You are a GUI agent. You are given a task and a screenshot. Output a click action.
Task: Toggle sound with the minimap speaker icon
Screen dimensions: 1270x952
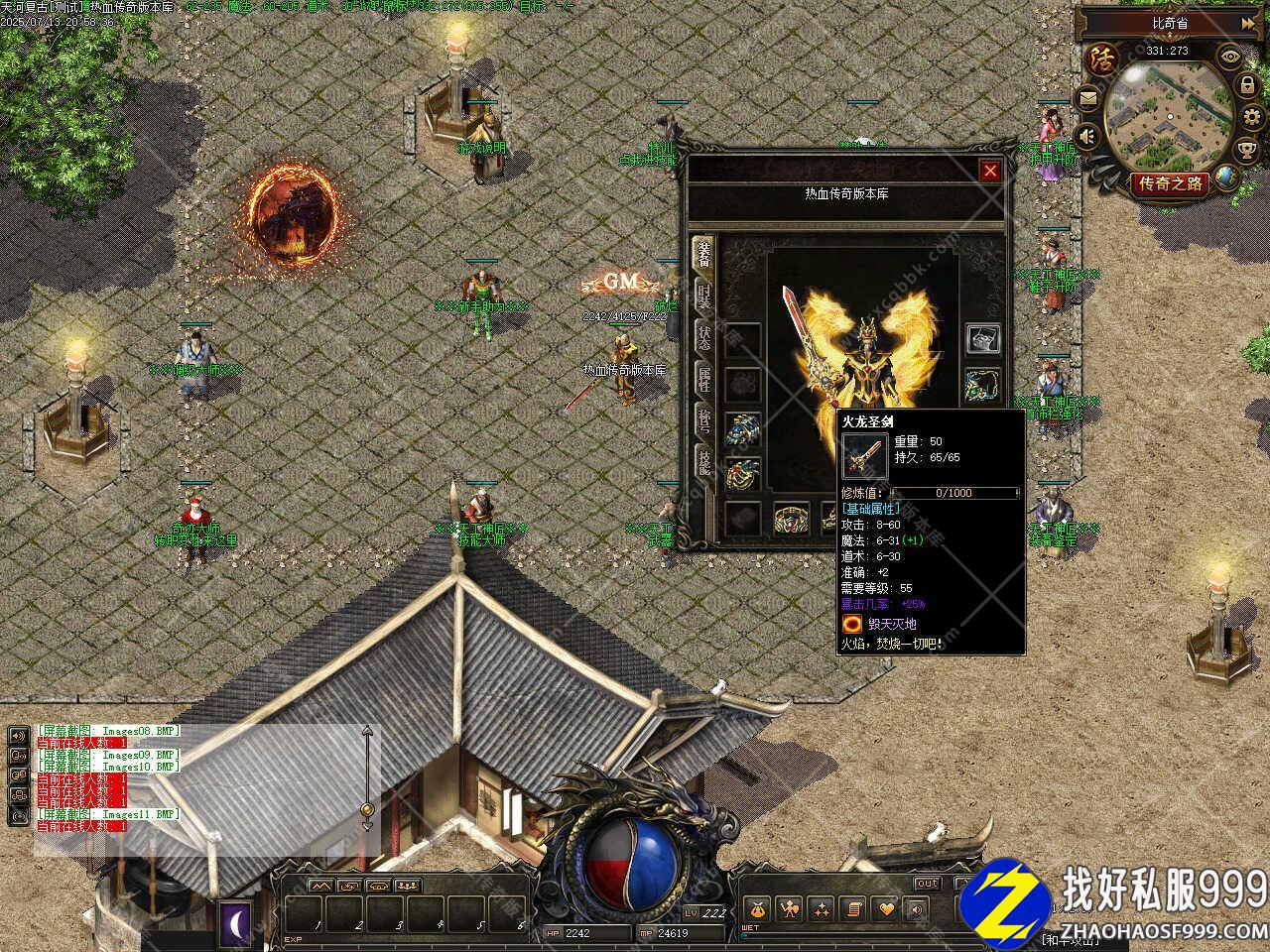(1087, 136)
